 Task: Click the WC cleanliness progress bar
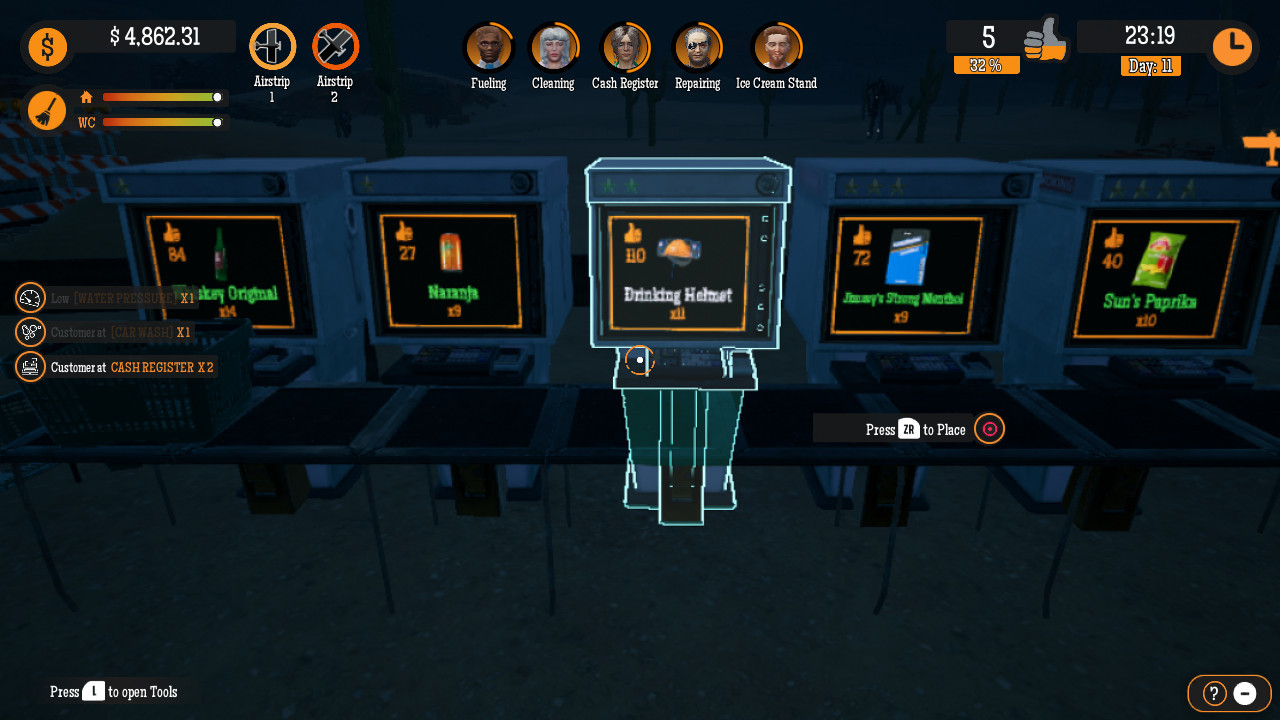(x=163, y=122)
